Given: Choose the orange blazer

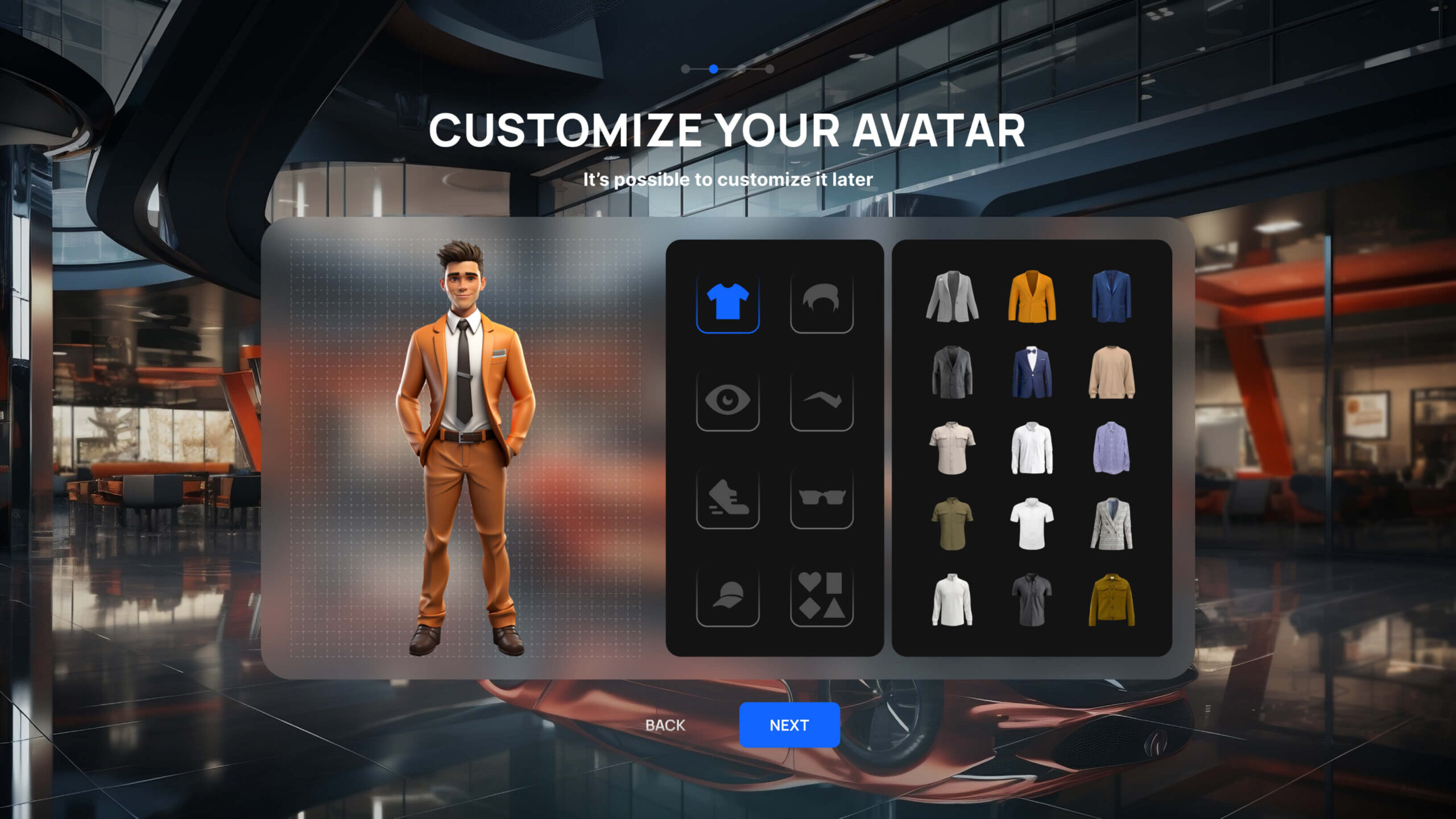Looking at the screenshot, I should [1032, 296].
